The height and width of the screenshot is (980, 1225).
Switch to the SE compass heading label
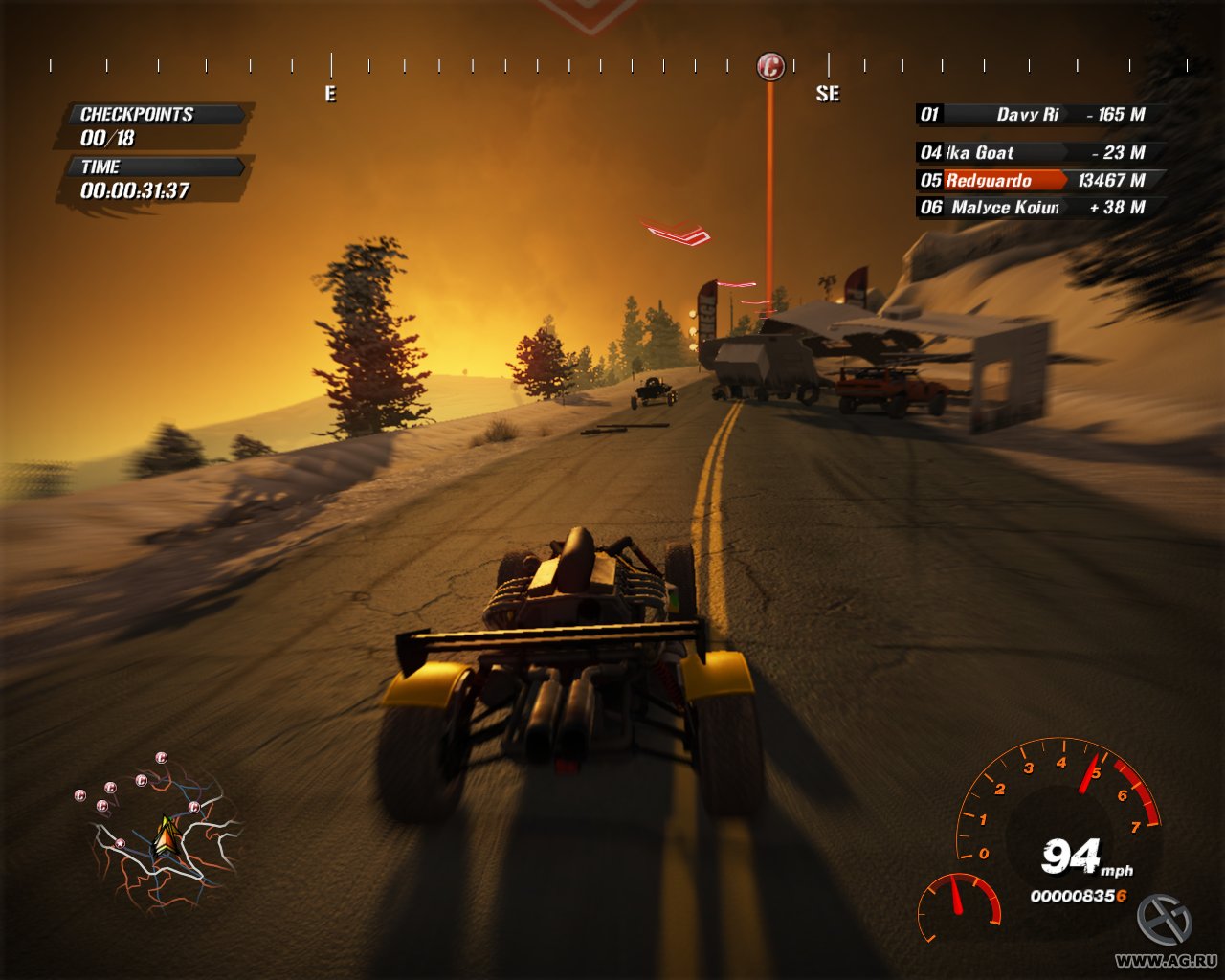[827, 94]
